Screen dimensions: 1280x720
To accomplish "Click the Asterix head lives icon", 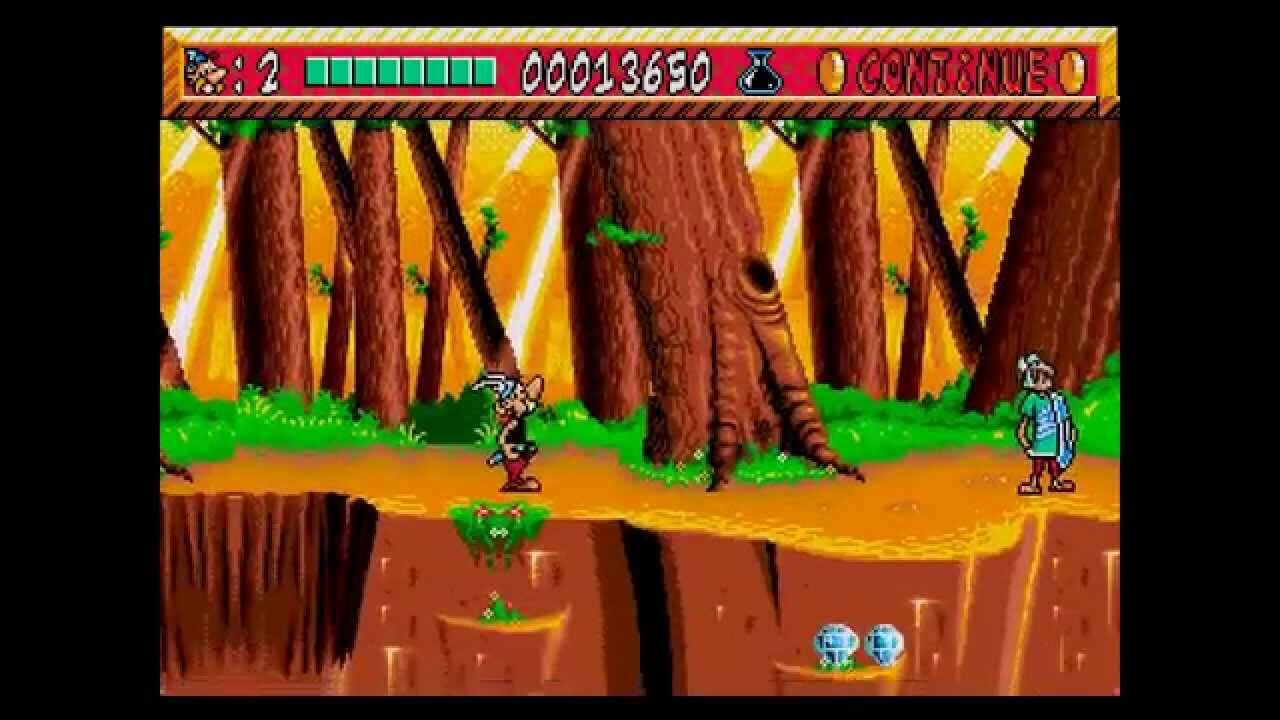I will click(205, 72).
